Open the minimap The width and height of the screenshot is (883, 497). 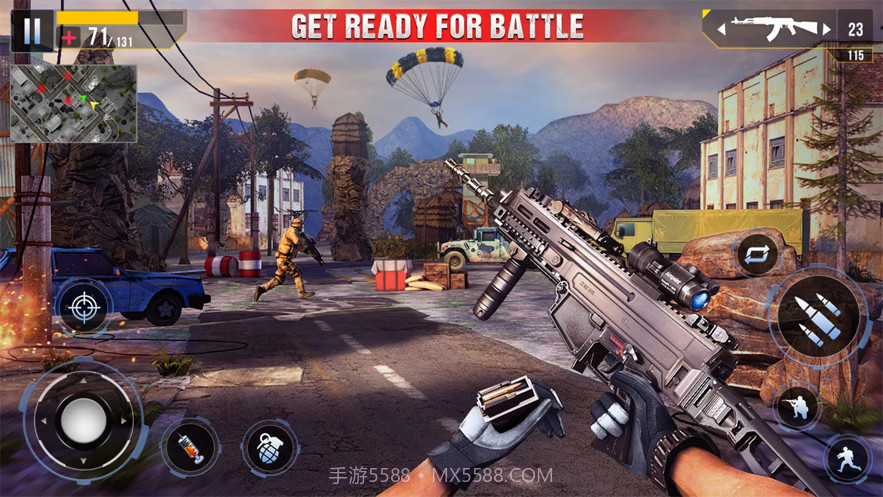(73, 103)
